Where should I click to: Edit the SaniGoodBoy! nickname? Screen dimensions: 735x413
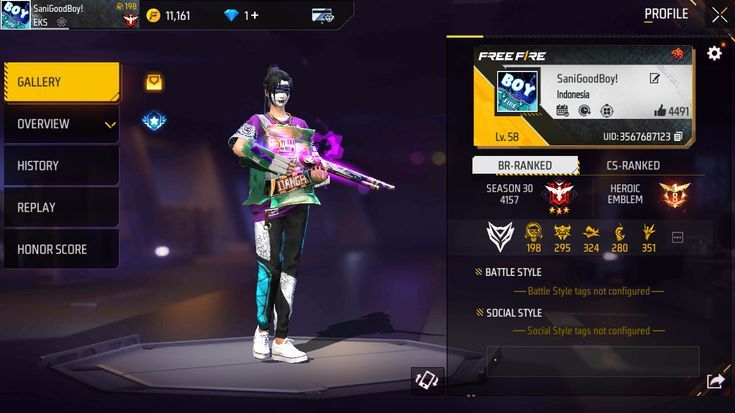click(655, 78)
